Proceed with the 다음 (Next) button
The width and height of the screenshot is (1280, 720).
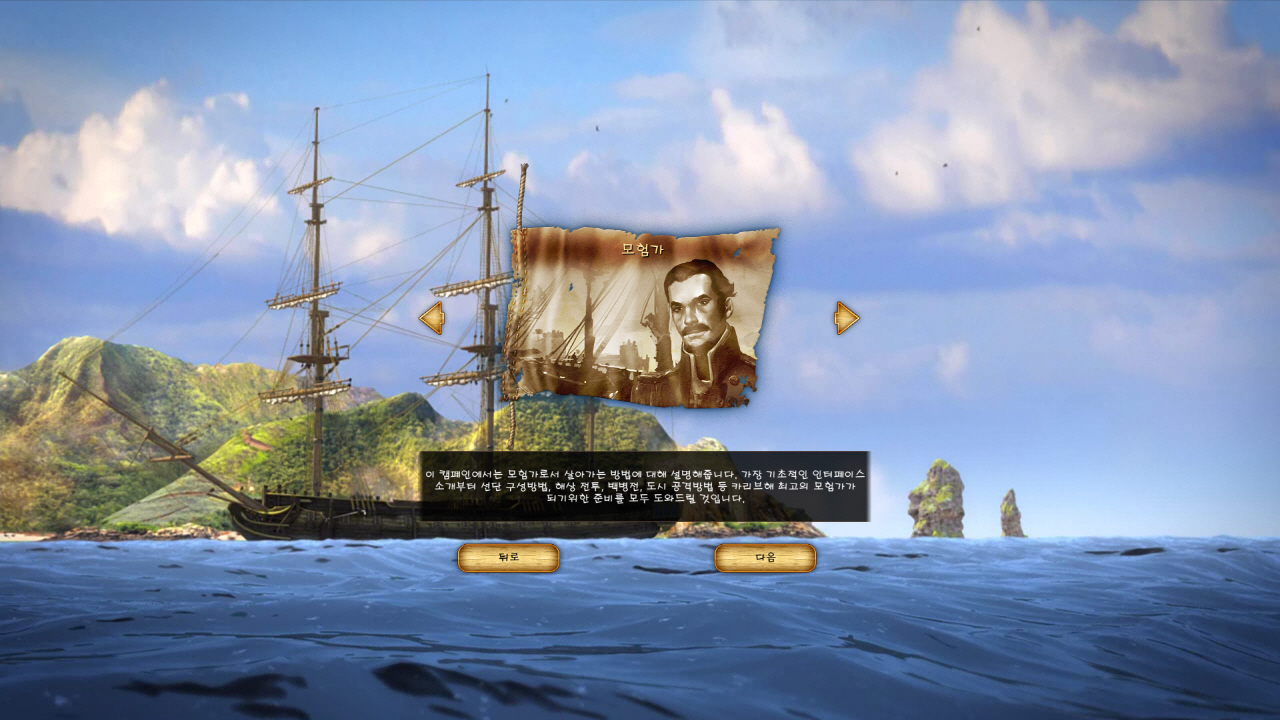click(x=765, y=558)
